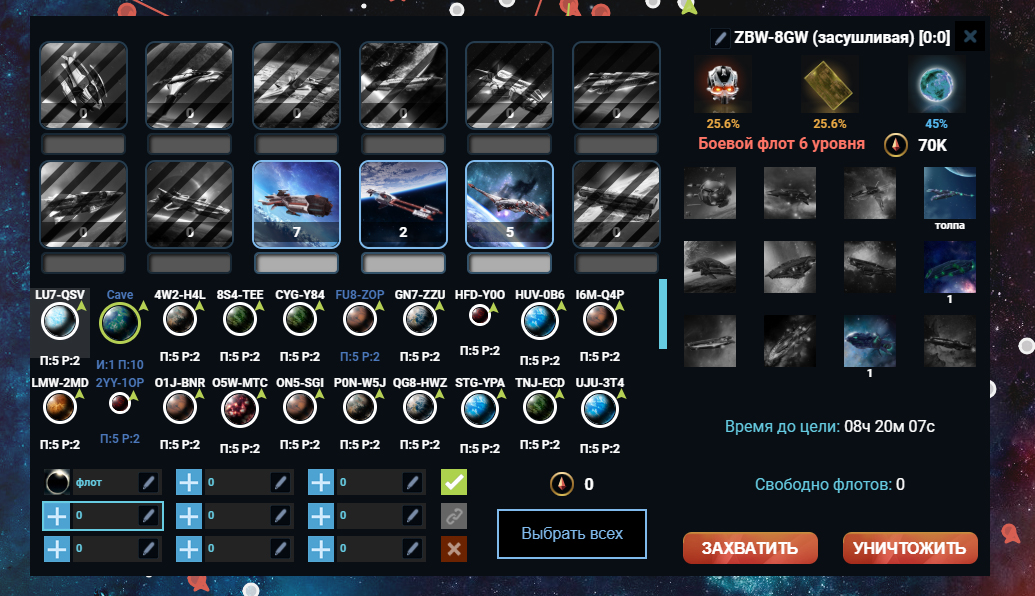Image resolution: width=1035 pixels, height=596 pixels.
Task: Pick planet LMW-2MD
Action: [x=60, y=408]
